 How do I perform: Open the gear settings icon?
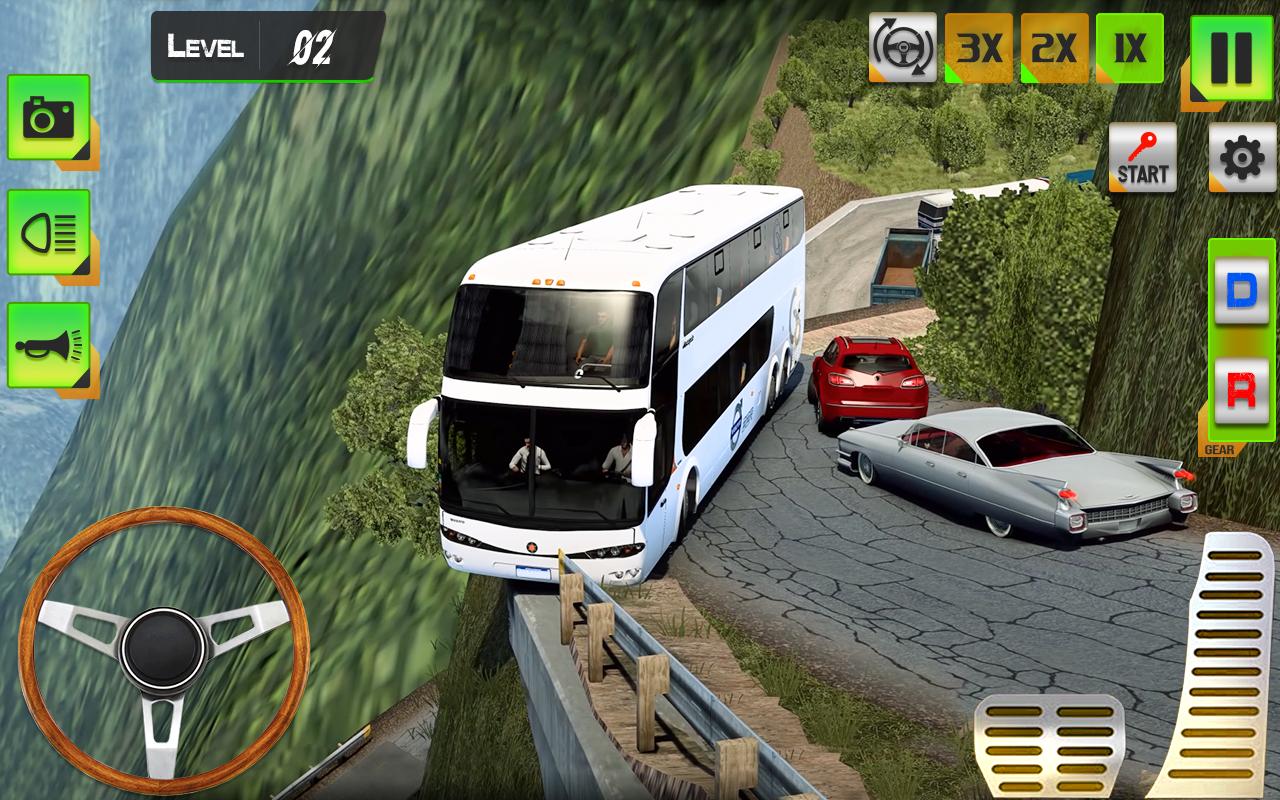[x=1242, y=158]
